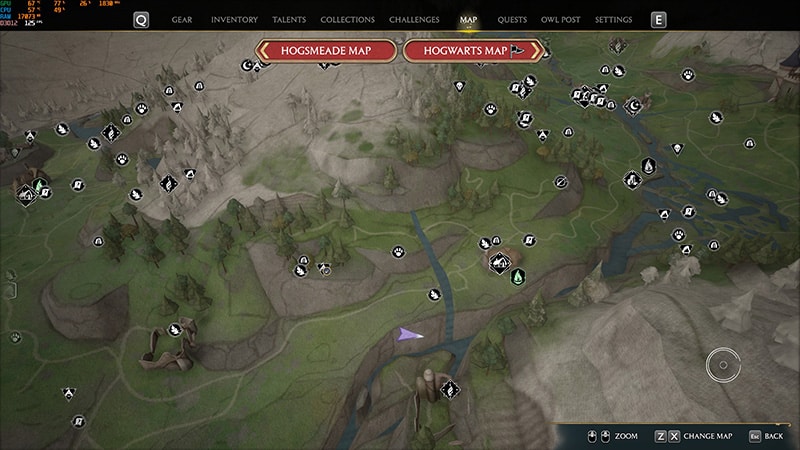
Task: Open the Gear tab
Action: pyautogui.click(x=182, y=20)
